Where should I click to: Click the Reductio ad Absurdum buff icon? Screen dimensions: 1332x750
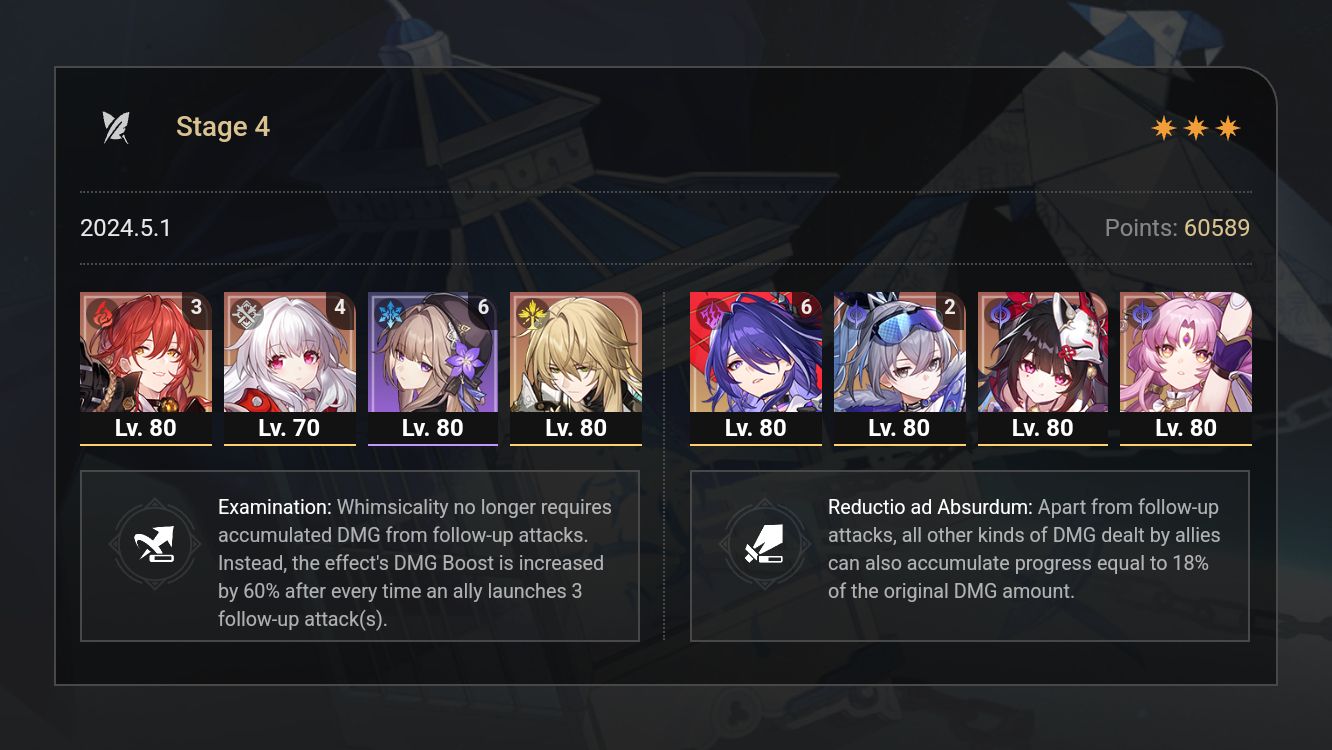(x=766, y=545)
